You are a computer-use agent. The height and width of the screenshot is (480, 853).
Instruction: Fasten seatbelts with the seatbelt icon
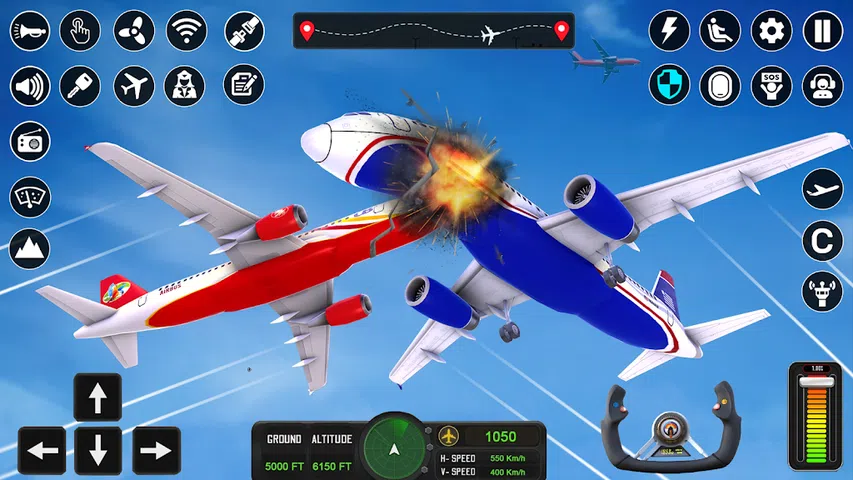click(x=243, y=30)
